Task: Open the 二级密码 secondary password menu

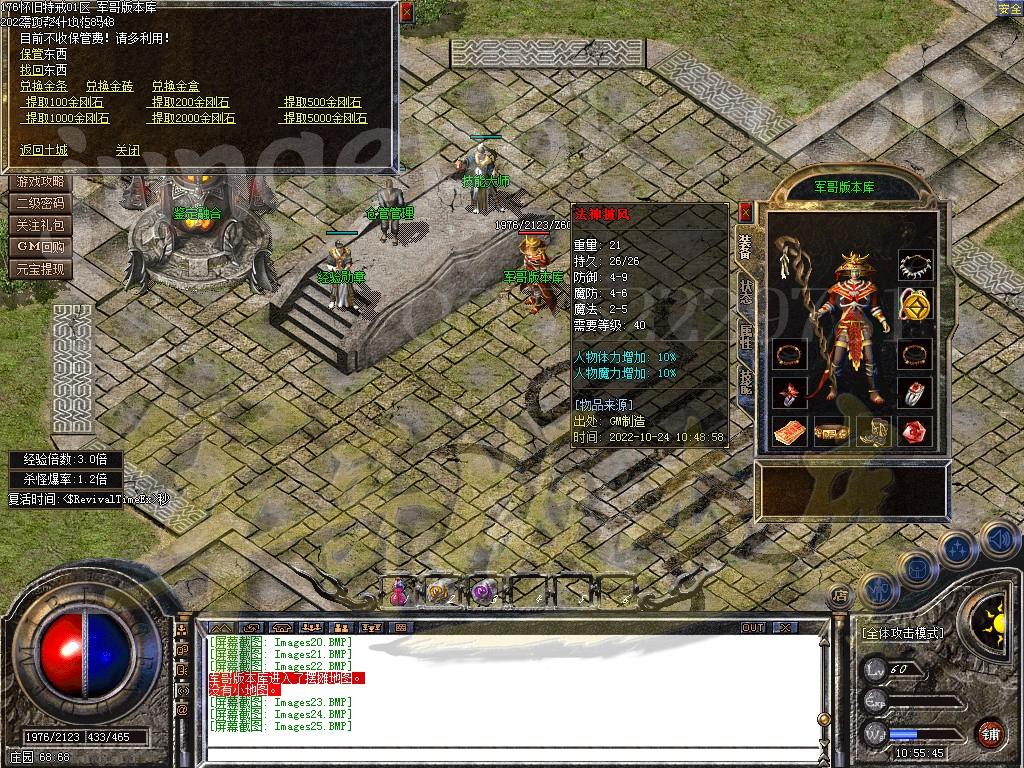Action: point(40,204)
